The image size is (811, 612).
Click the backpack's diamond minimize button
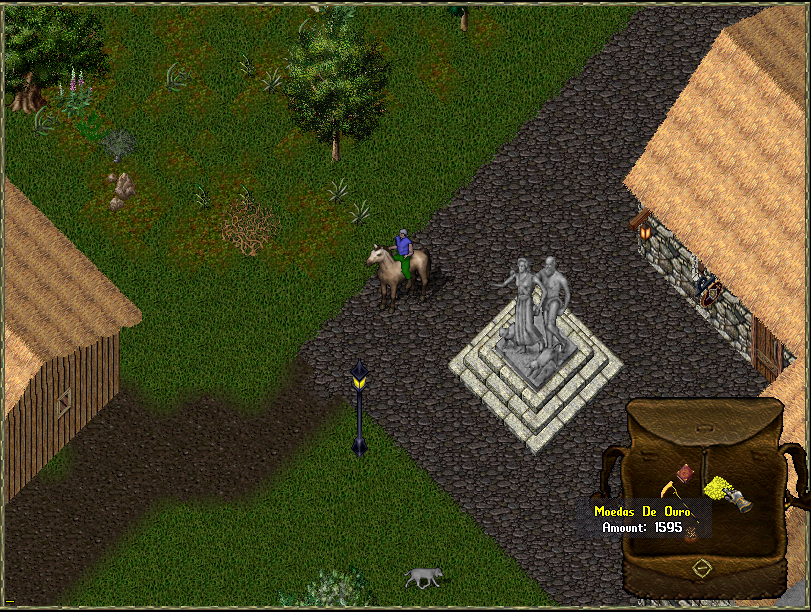tap(701, 568)
